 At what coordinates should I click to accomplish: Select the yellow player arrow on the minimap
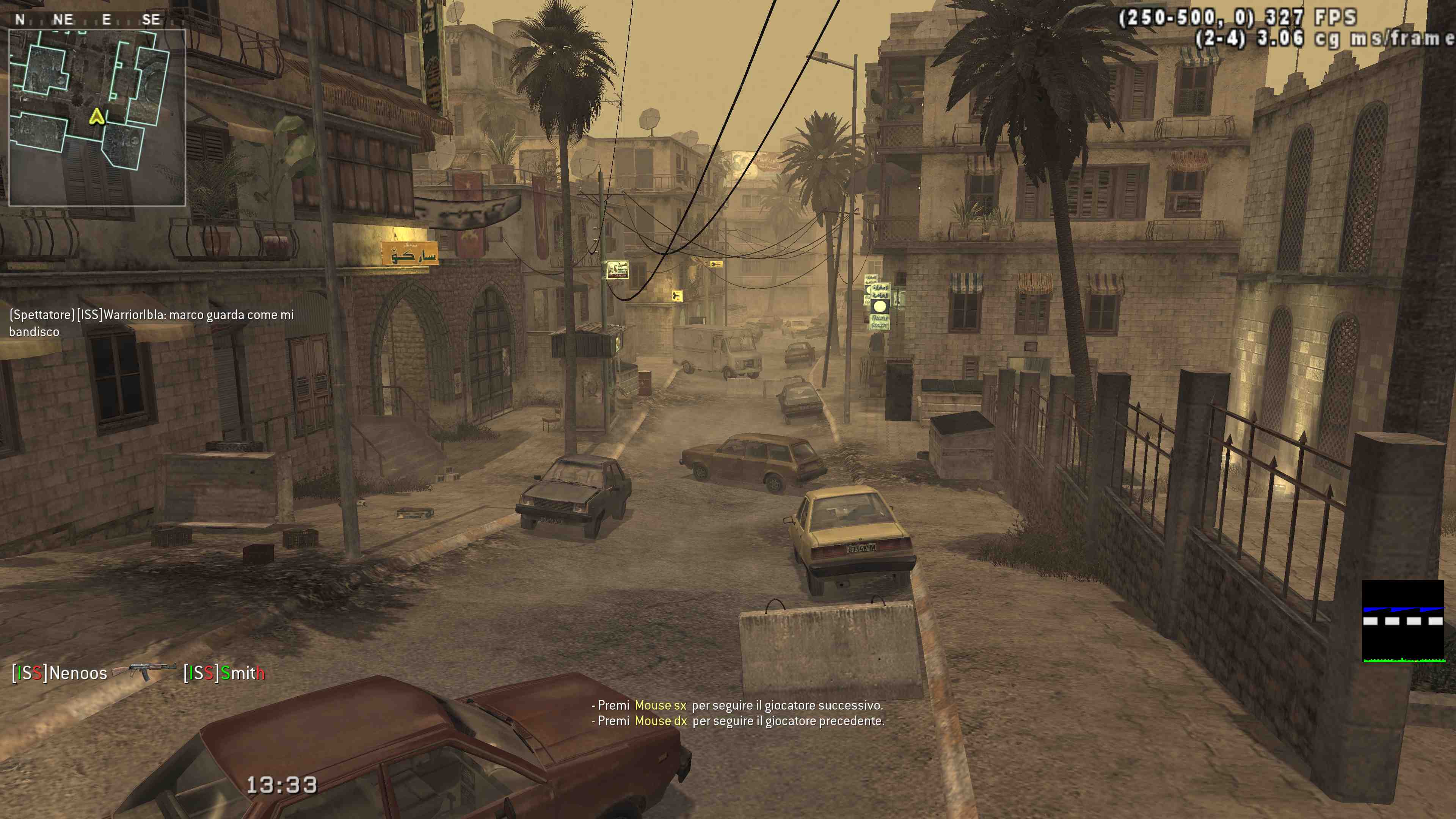click(97, 117)
